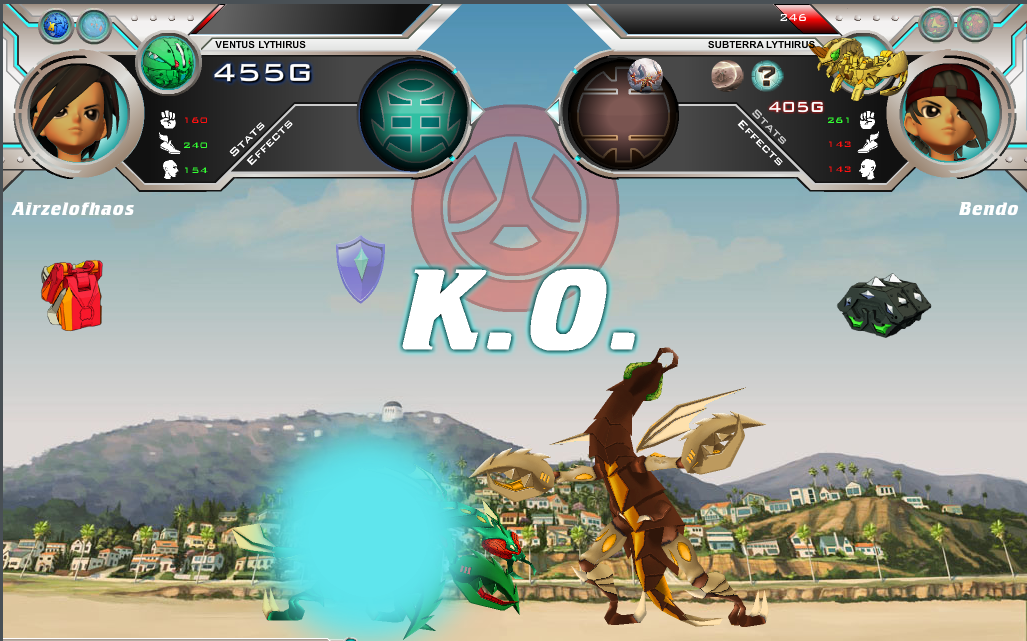Activate the purple shield icon
The image size is (1027, 641).
[x=361, y=268]
